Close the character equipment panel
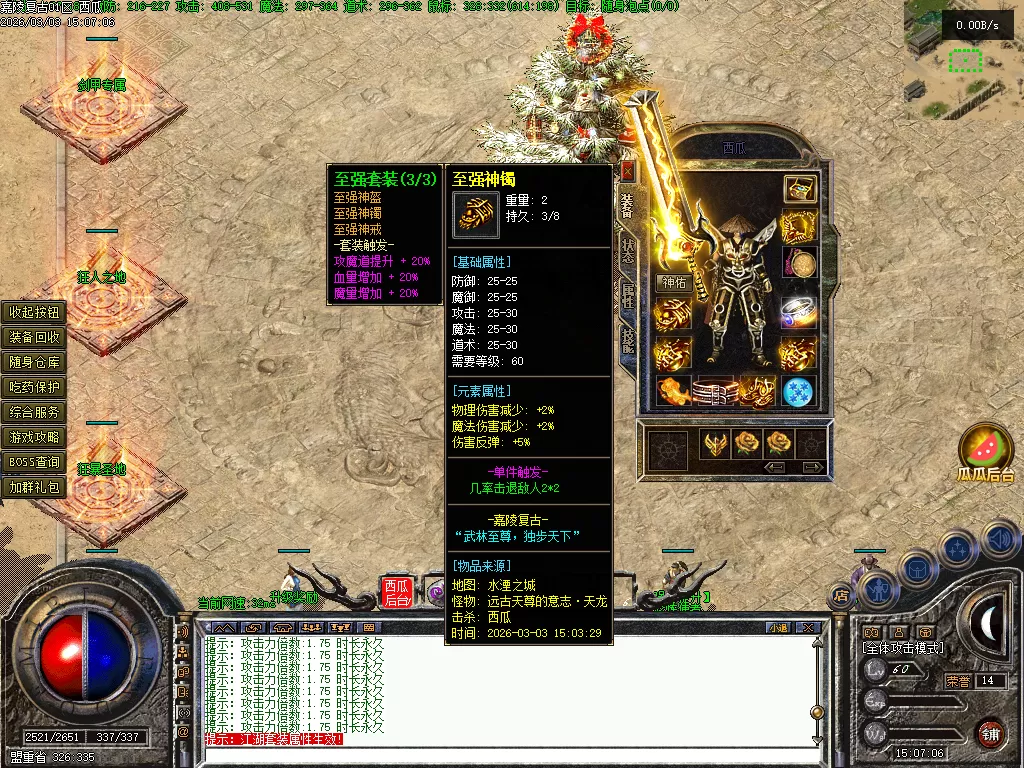Screen dimensions: 1024x768 coord(627,171)
